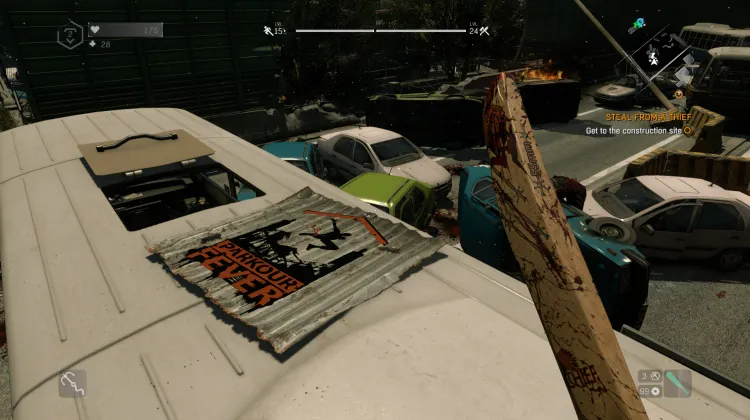Click the orange objective marker by the minimap
The height and width of the screenshot is (420, 750).
tap(680, 95)
